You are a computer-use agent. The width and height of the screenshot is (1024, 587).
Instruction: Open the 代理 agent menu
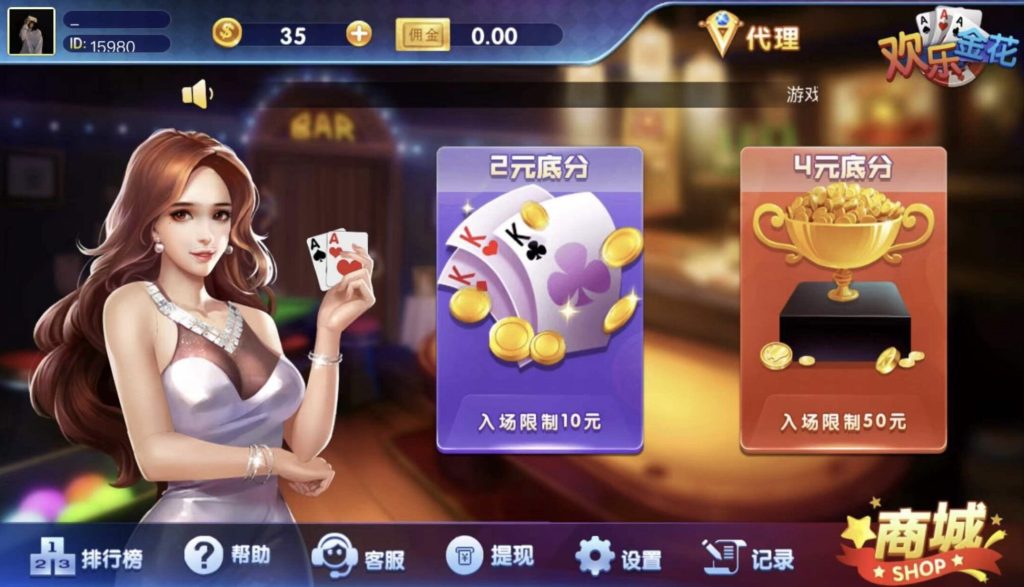coord(751,37)
